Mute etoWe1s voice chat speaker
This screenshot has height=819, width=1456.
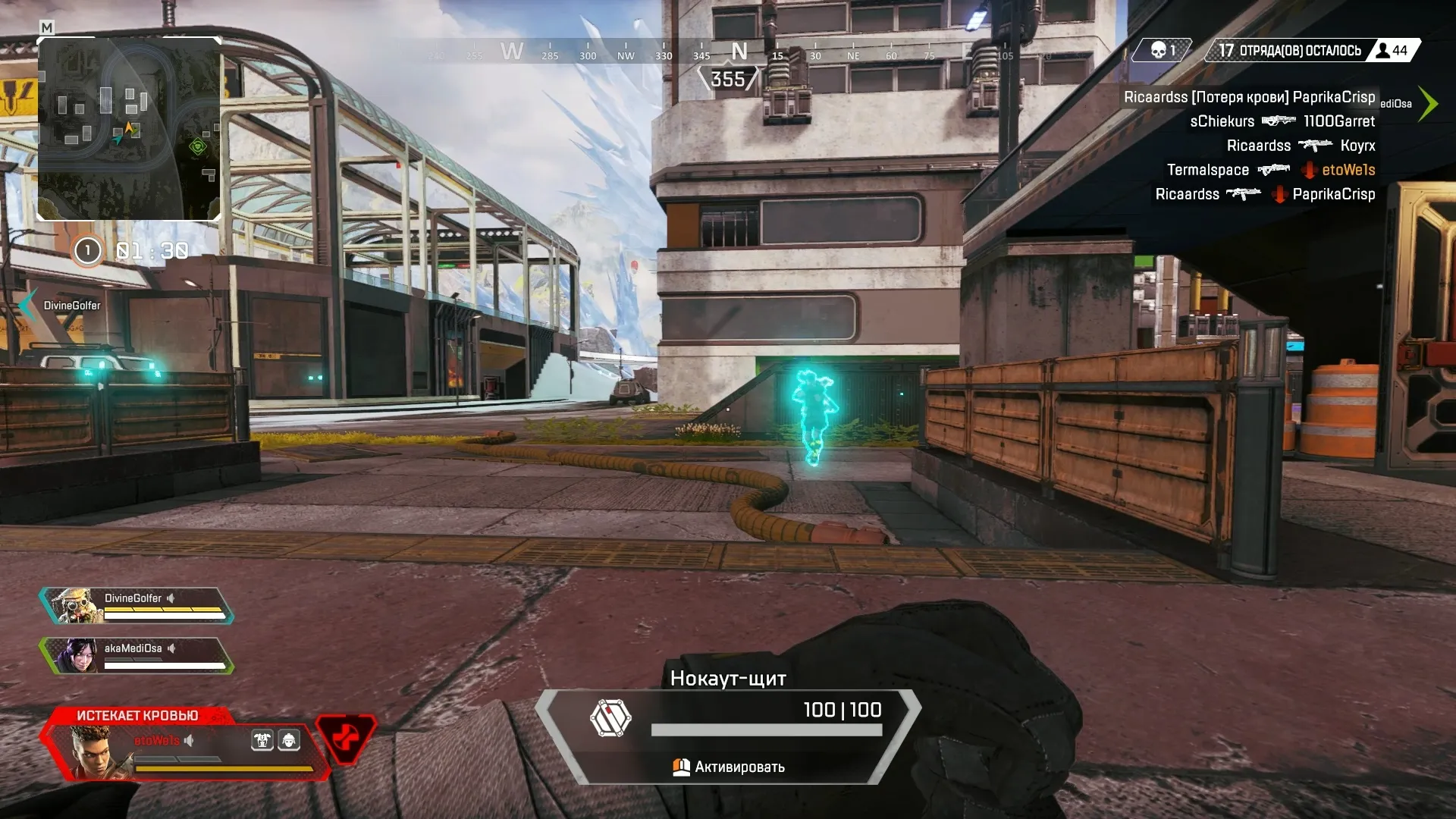pyautogui.click(x=187, y=741)
